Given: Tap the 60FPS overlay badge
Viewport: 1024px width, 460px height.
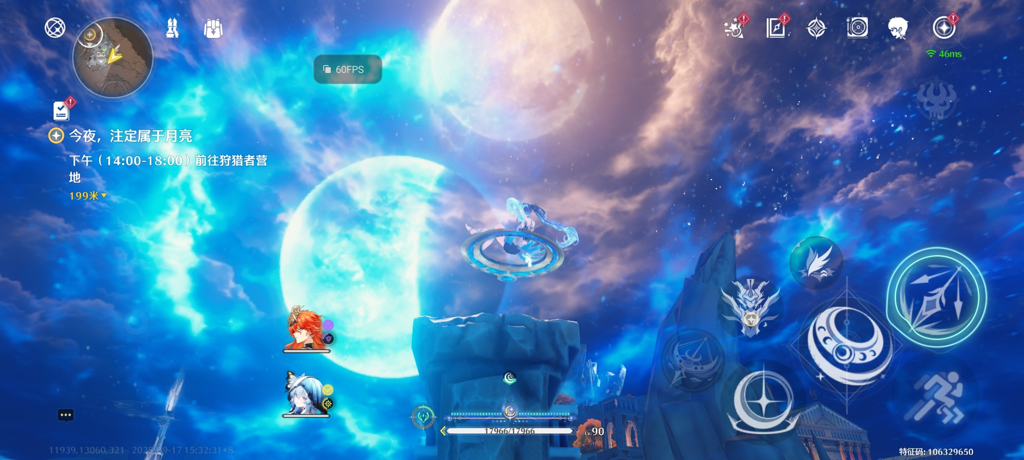Looking at the screenshot, I should coord(347,69).
